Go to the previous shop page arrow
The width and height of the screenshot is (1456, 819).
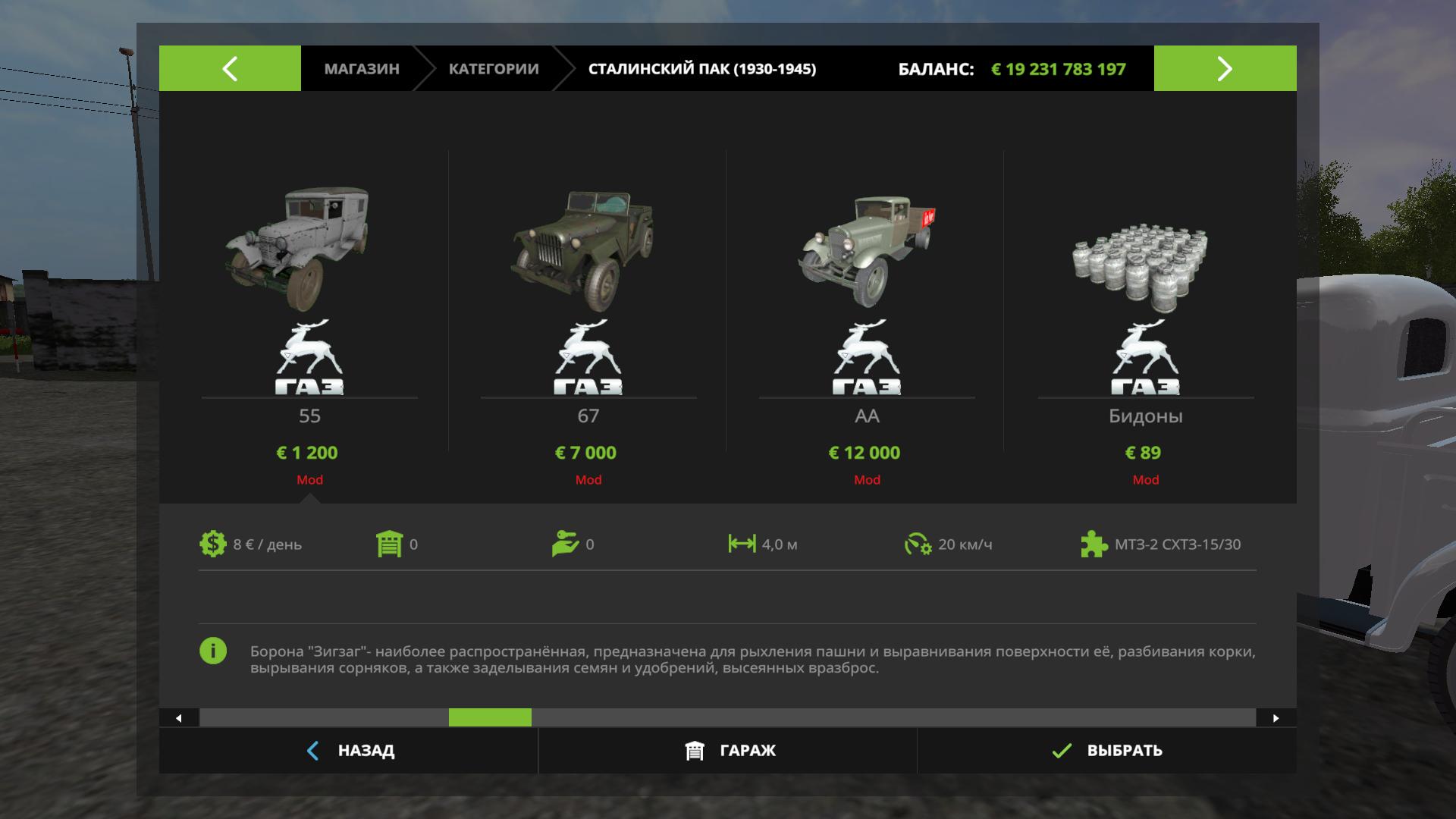tap(230, 68)
